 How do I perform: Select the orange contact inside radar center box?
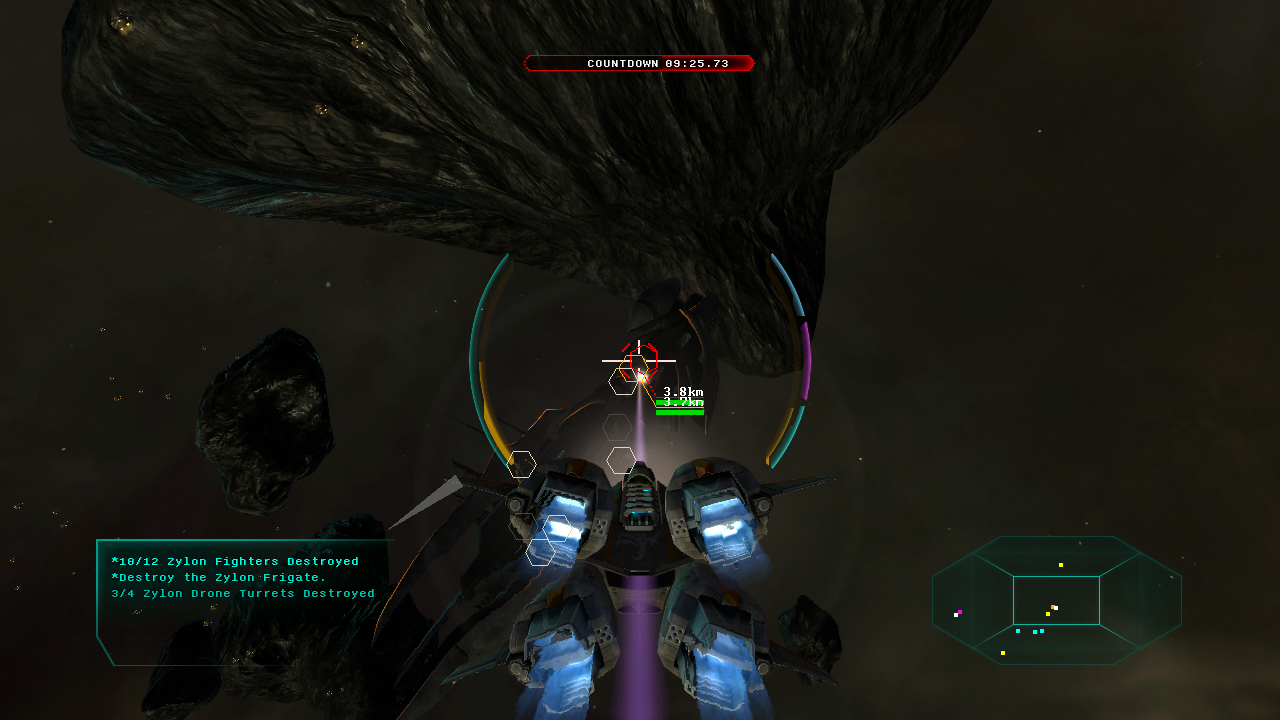coord(1053,607)
